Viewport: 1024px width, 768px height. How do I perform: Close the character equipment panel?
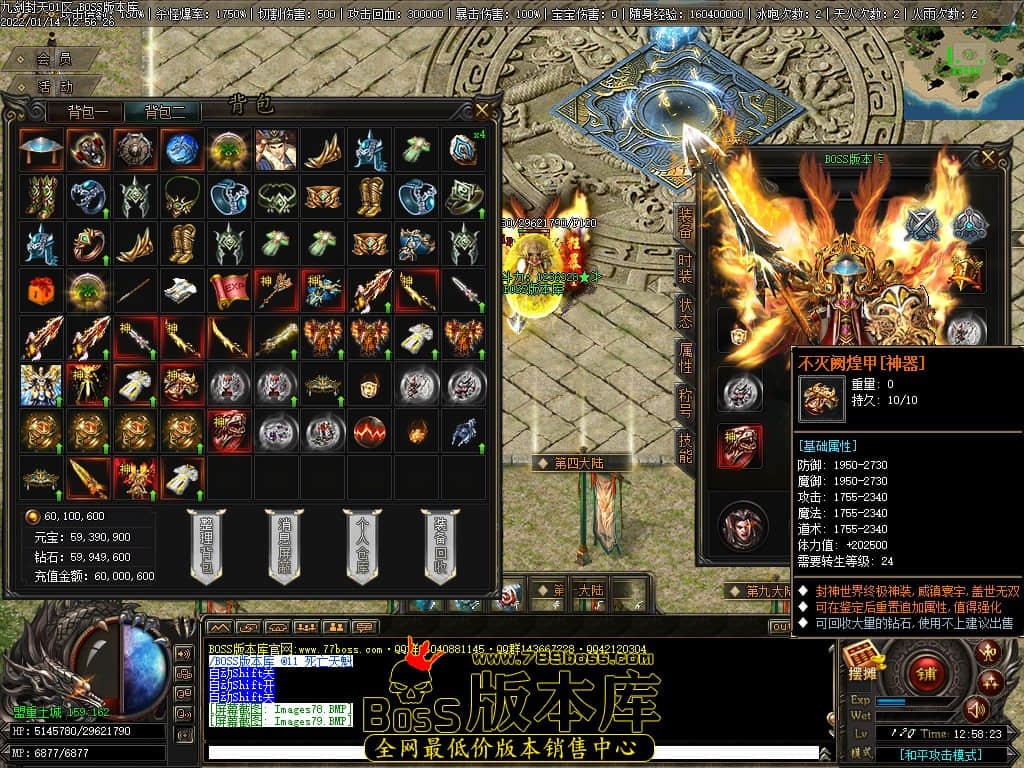click(988, 158)
